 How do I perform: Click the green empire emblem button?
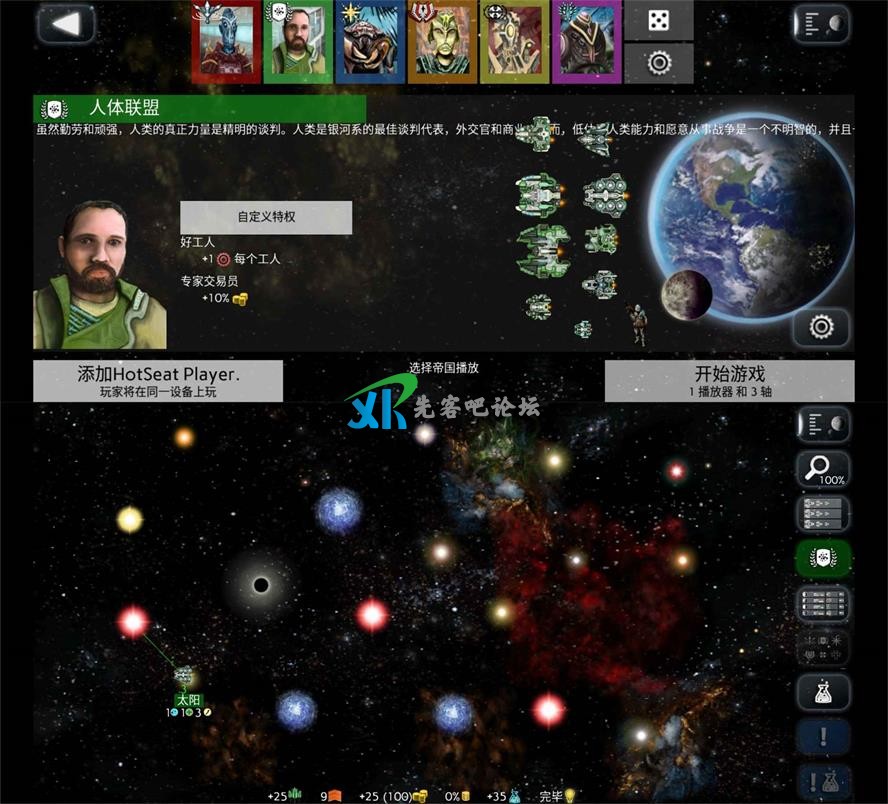tap(823, 559)
